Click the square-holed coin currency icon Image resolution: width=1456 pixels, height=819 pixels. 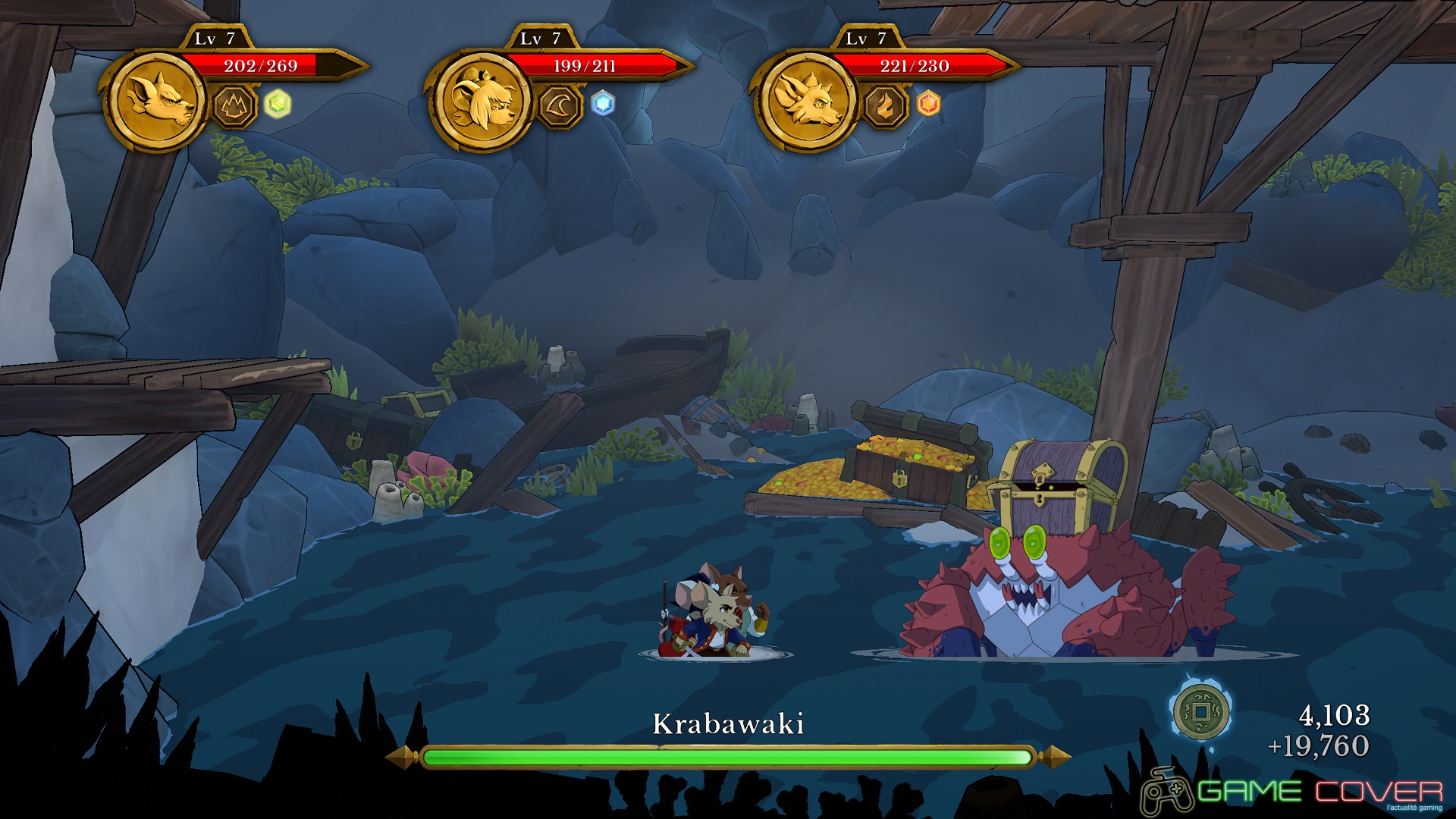coord(1200,712)
